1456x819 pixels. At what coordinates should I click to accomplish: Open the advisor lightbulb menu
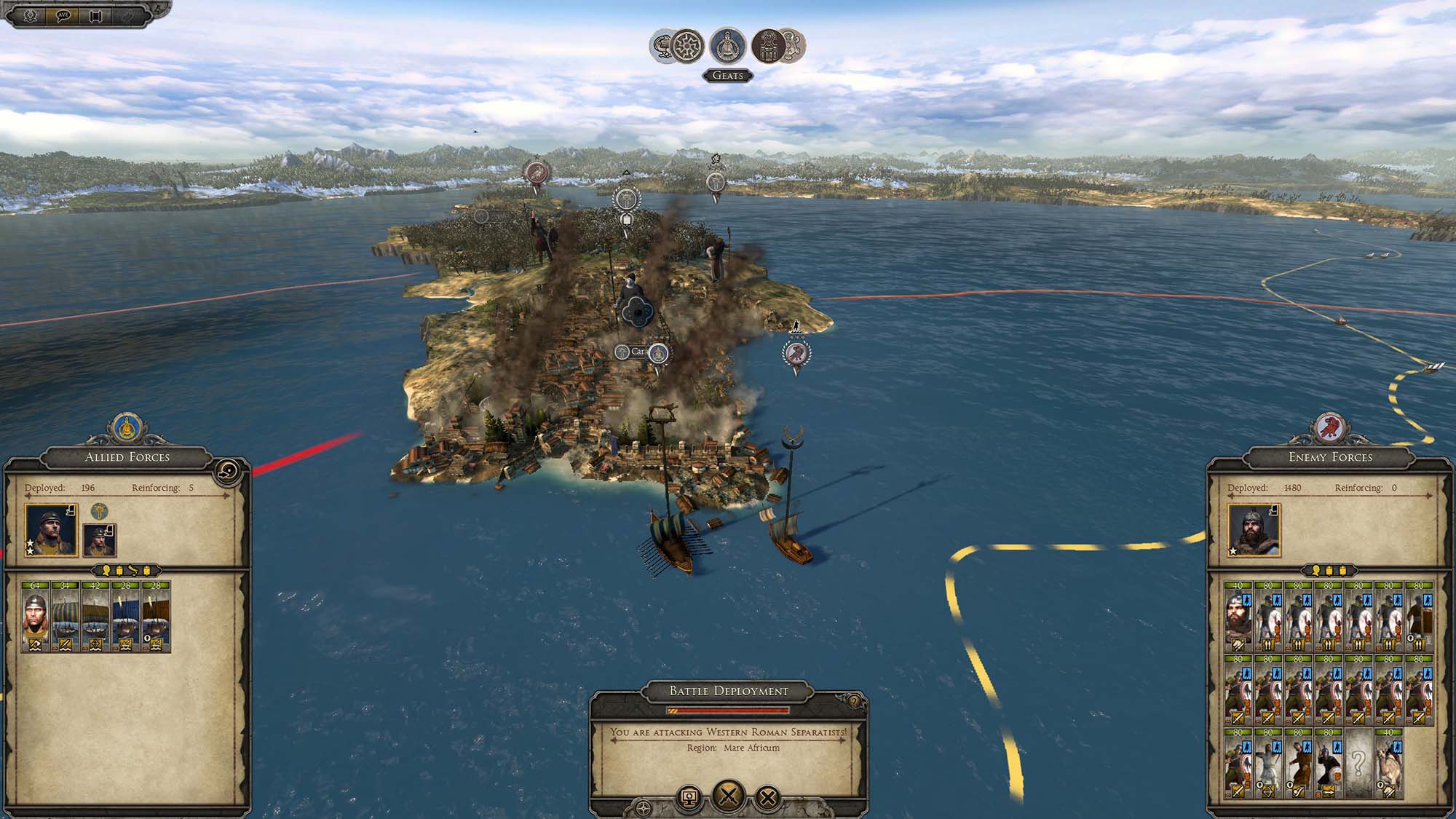click(30, 15)
